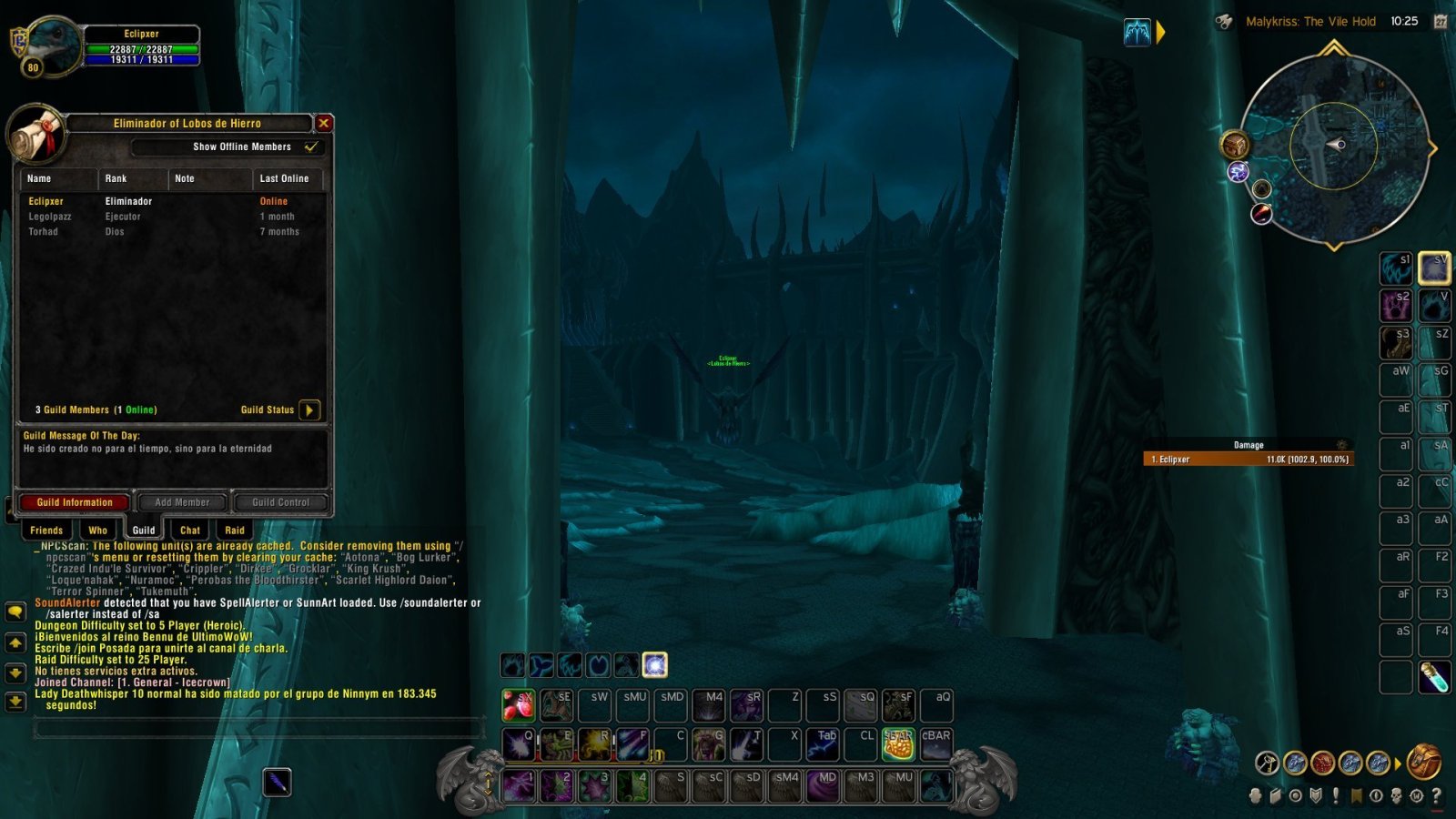
Task: Click the silver keyring icon beside the bags
Action: pos(1267,763)
